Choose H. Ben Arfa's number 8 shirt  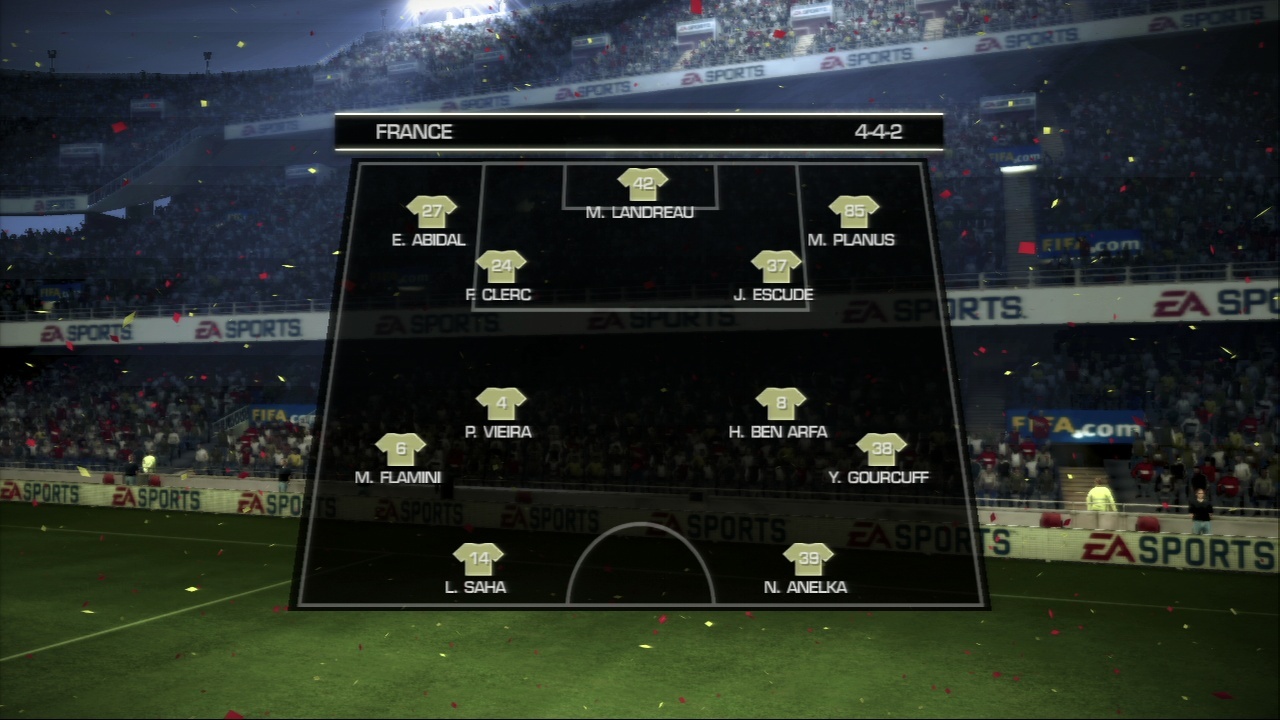(781, 404)
